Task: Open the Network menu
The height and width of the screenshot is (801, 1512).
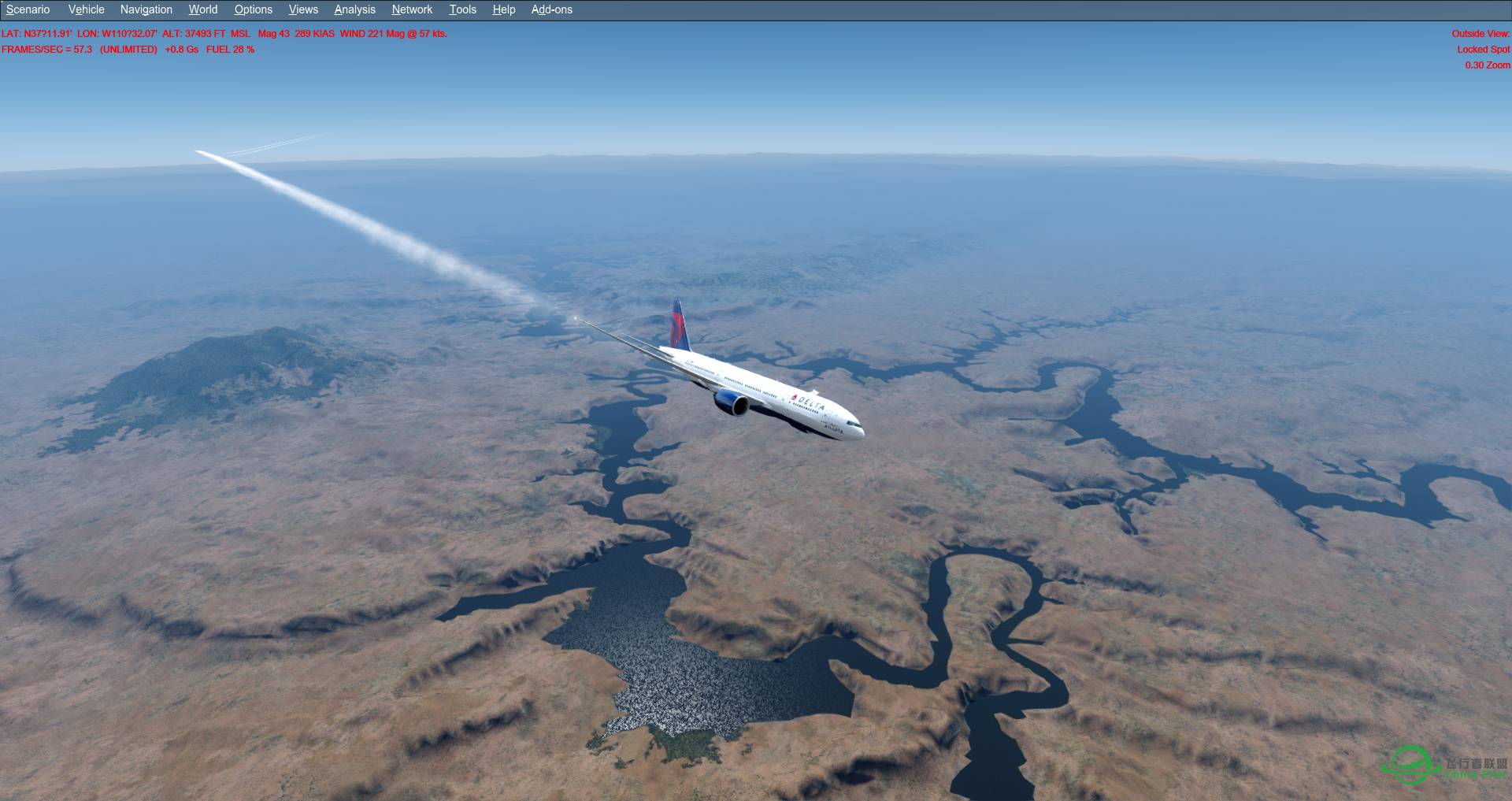Action: tap(411, 9)
